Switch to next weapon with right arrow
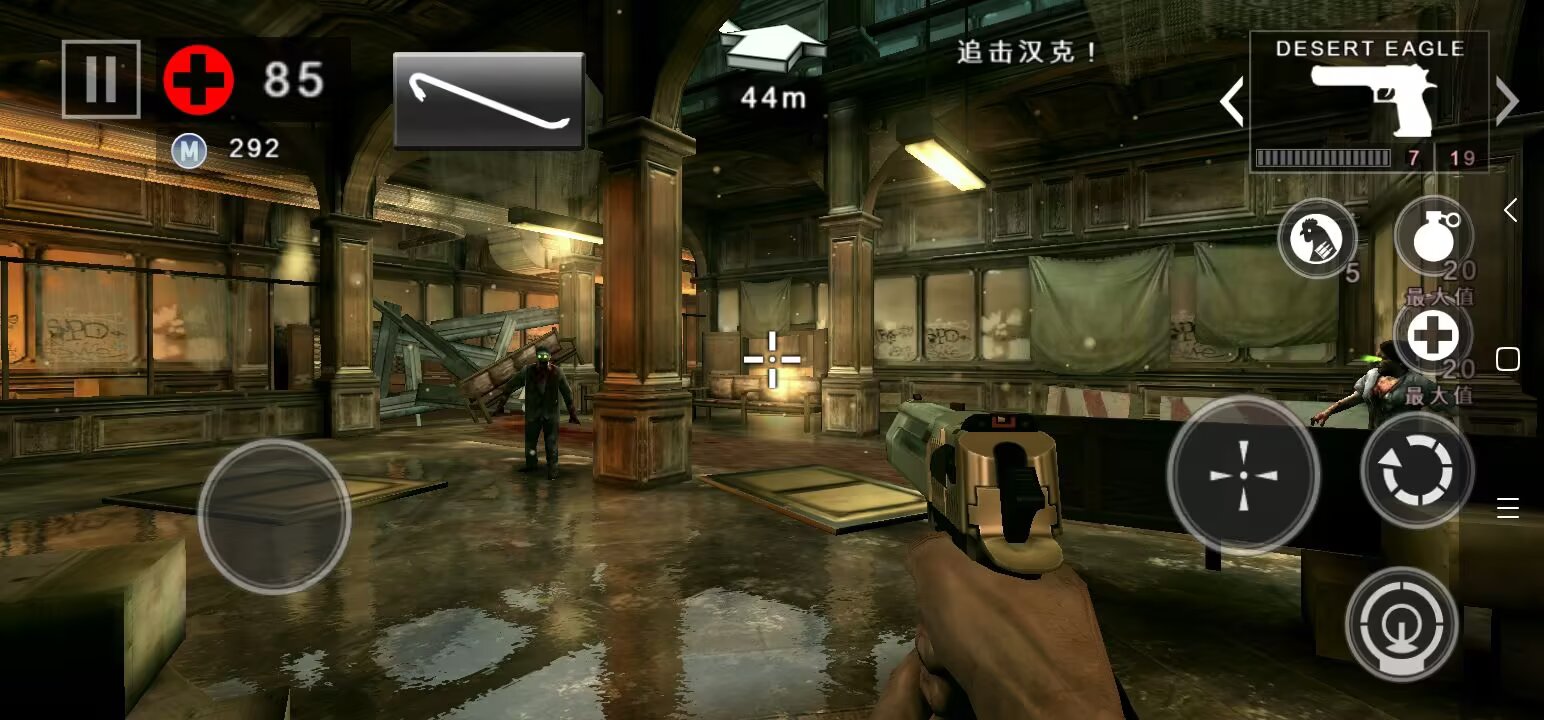1544x720 pixels. [1507, 101]
